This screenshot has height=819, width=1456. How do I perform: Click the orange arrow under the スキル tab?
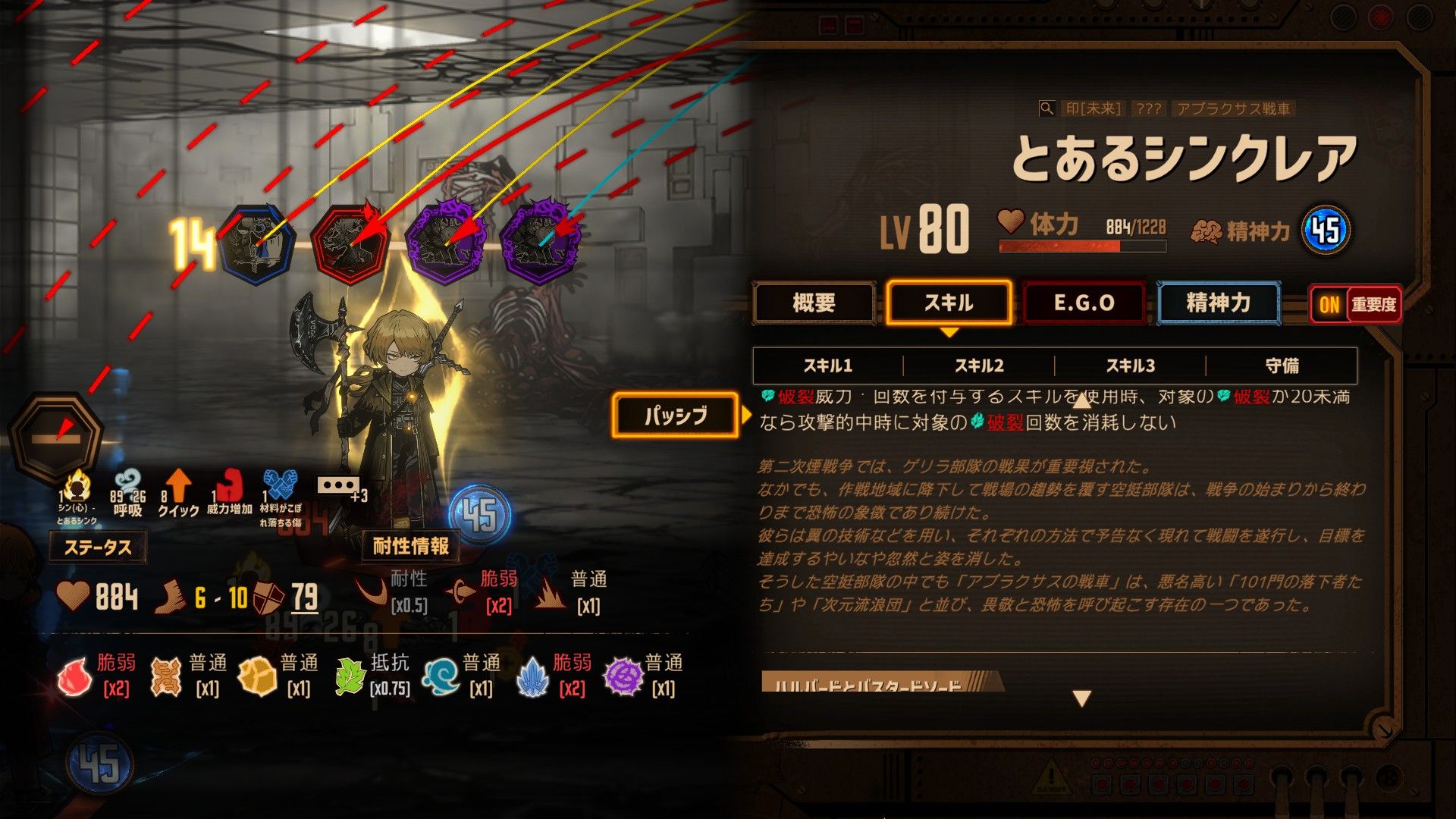pyautogui.click(x=950, y=332)
